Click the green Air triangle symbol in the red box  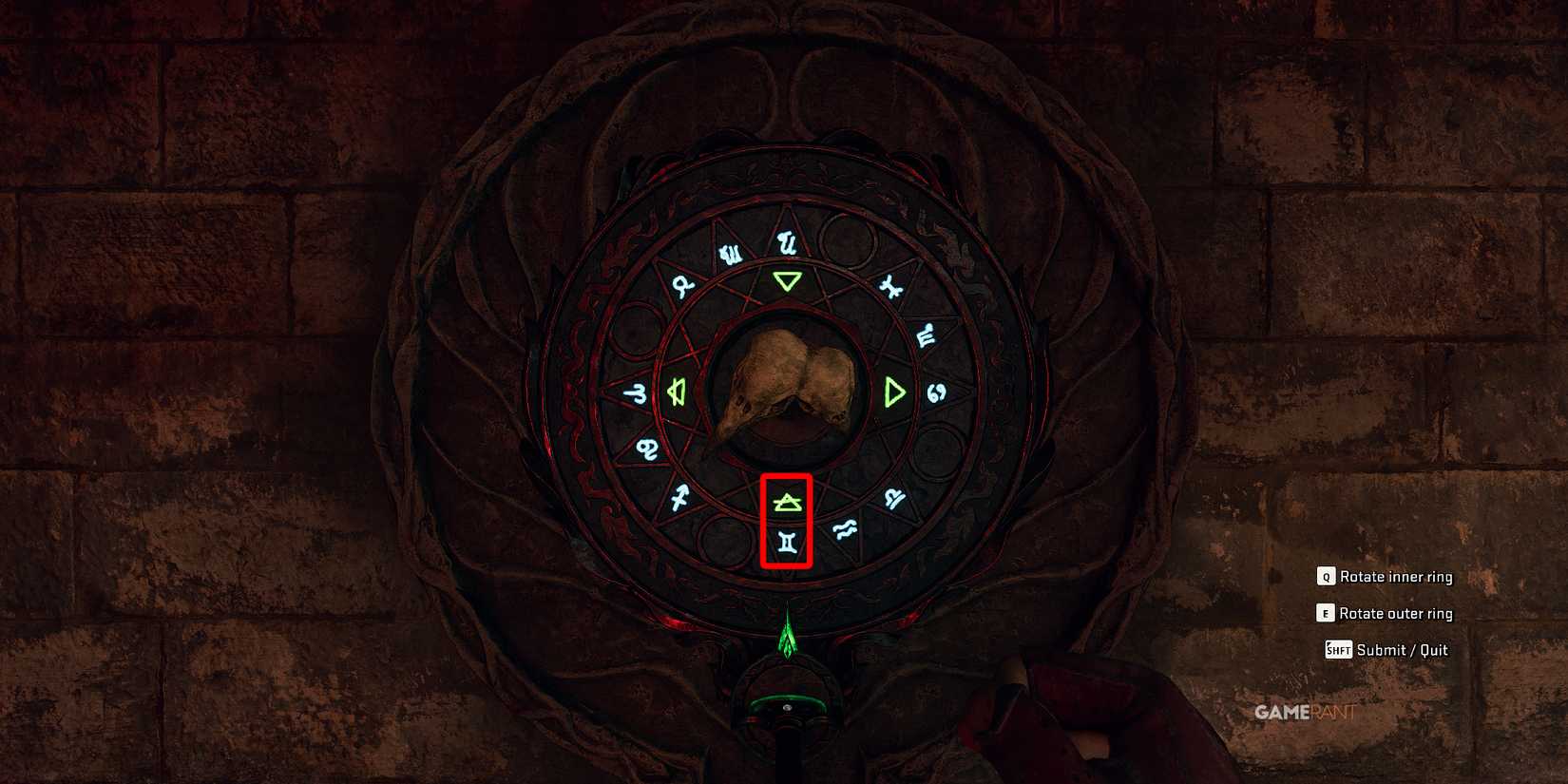pyautogui.click(x=786, y=502)
